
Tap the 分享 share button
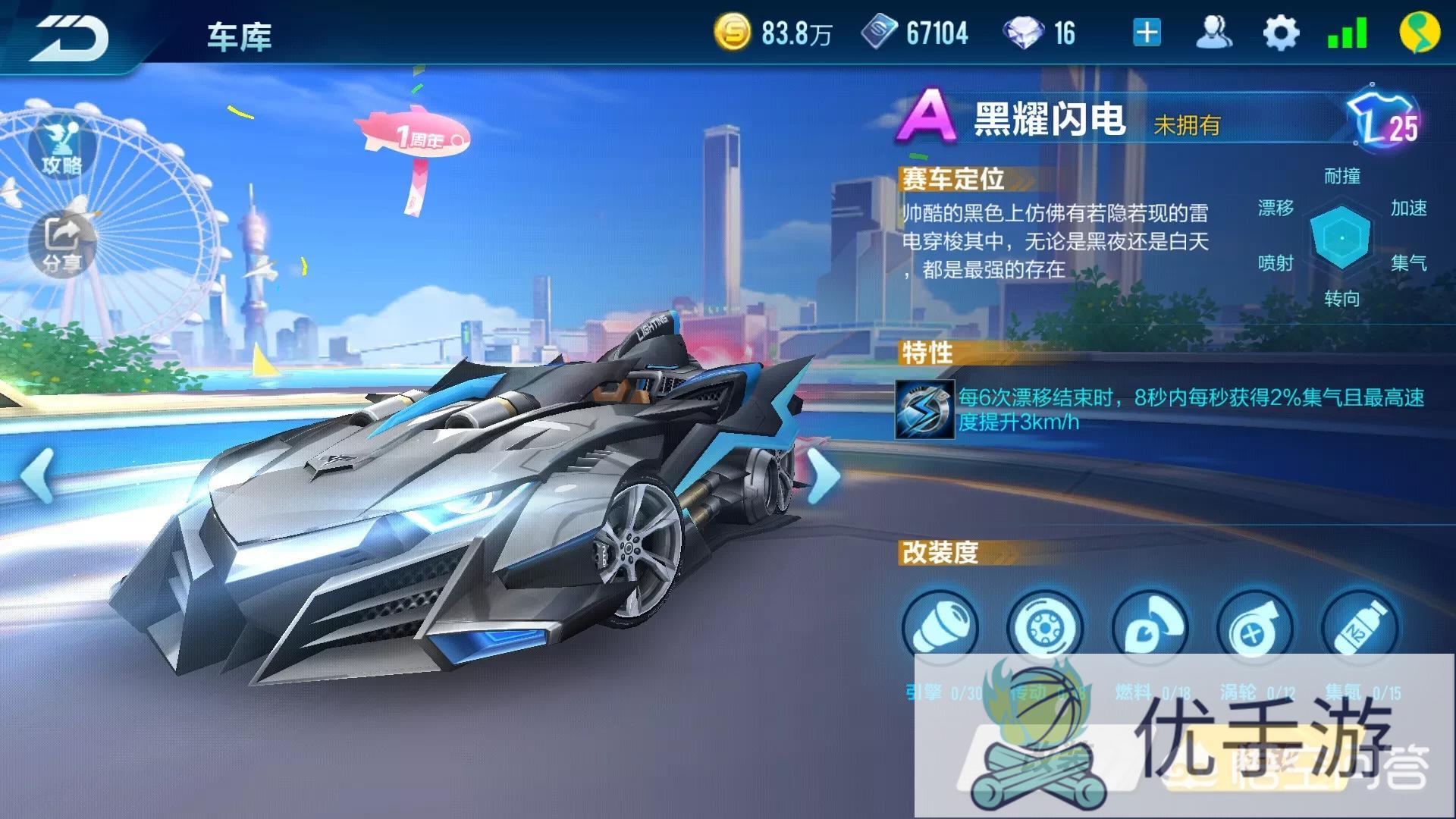click(x=62, y=243)
